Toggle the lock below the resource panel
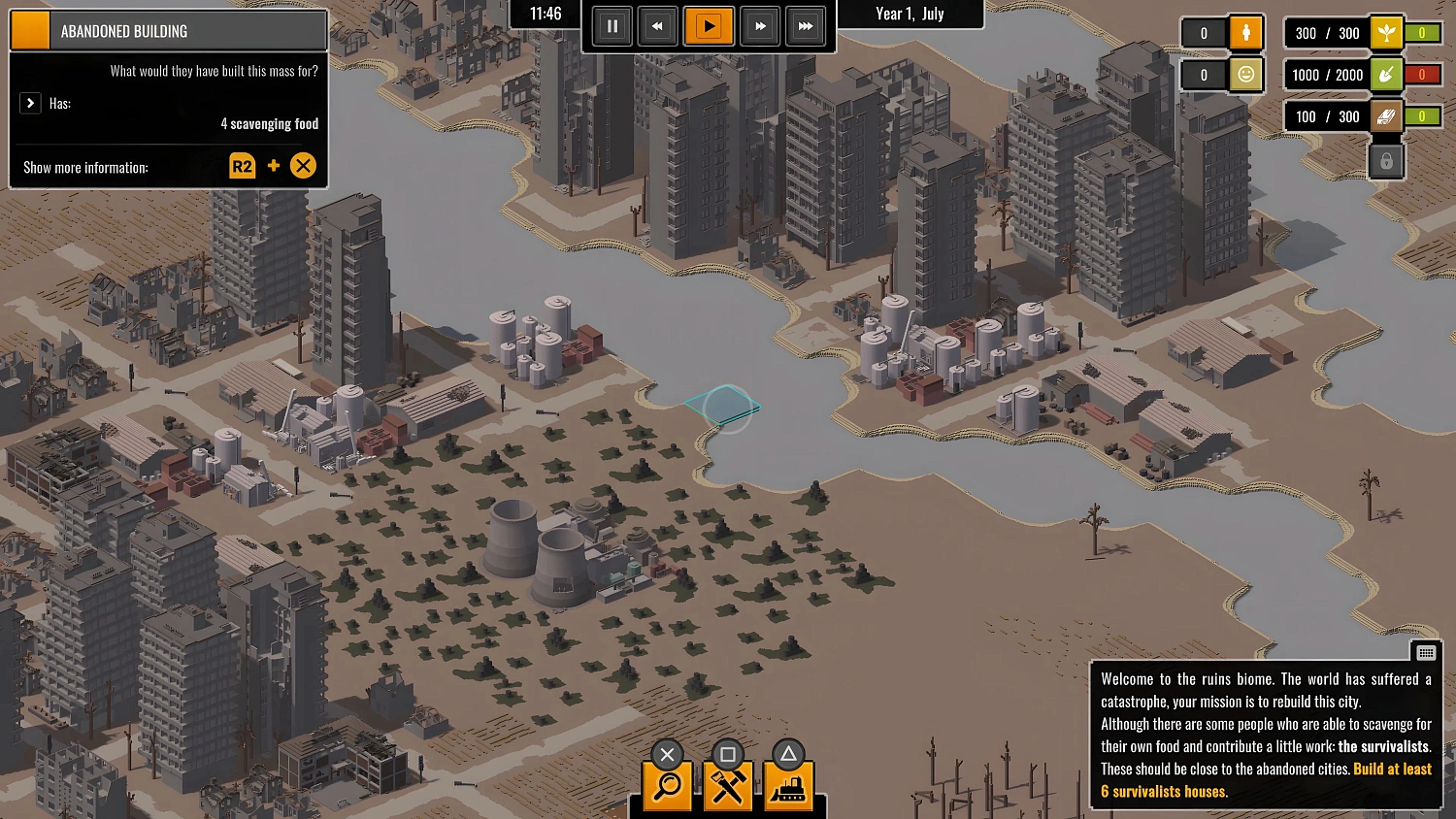The image size is (1456, 819). coord(1386,160)
